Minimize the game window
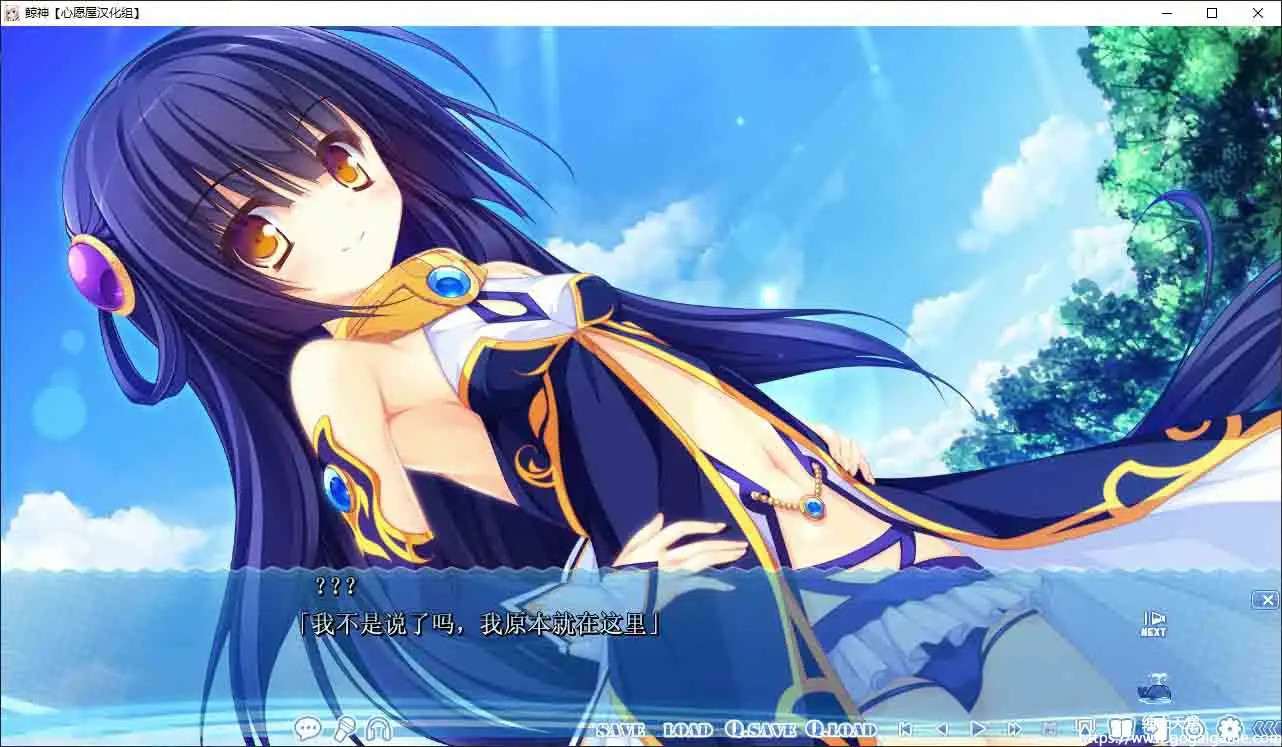Viewport: 1282px width, 747px height. click(1166, 13)
